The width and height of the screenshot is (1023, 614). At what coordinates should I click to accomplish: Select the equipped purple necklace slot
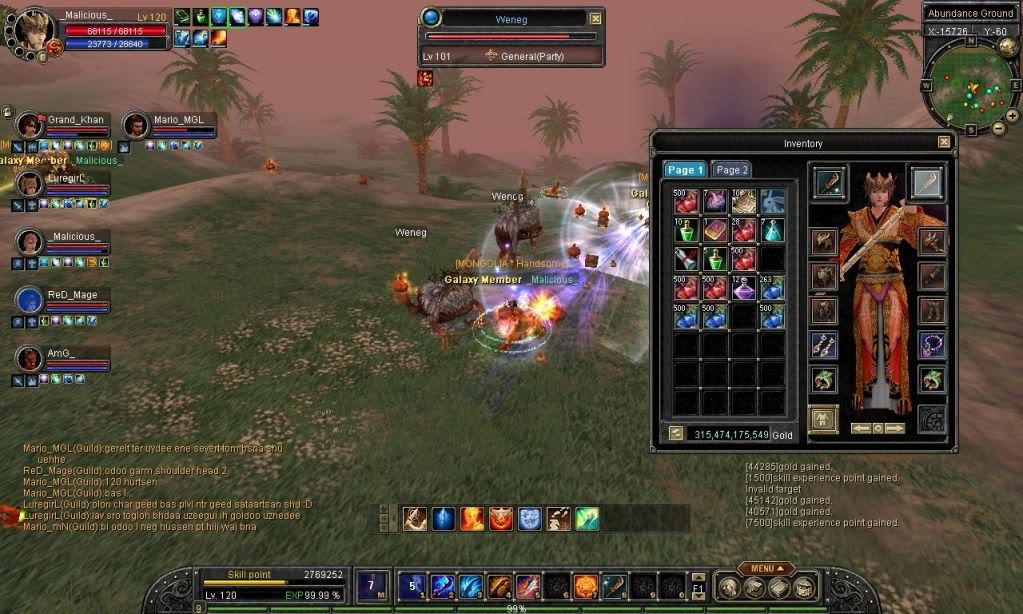coord(932,345)
